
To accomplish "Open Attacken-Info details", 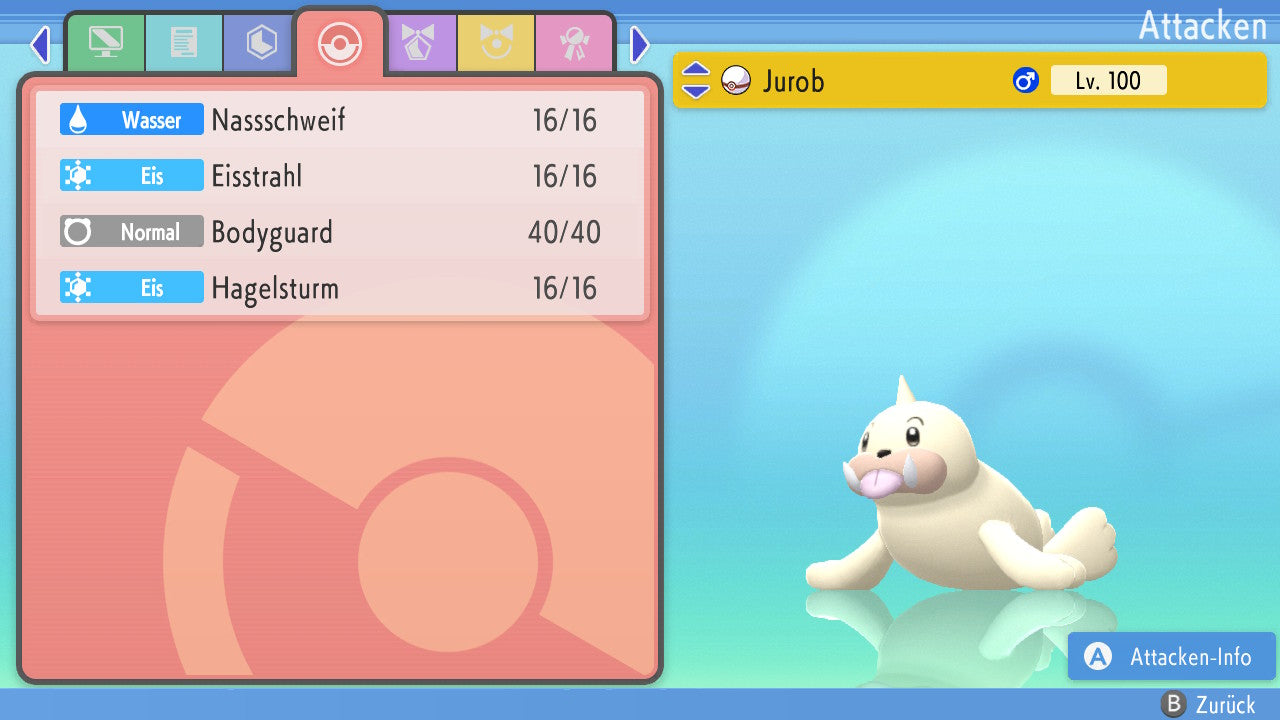I will 1172,656.
